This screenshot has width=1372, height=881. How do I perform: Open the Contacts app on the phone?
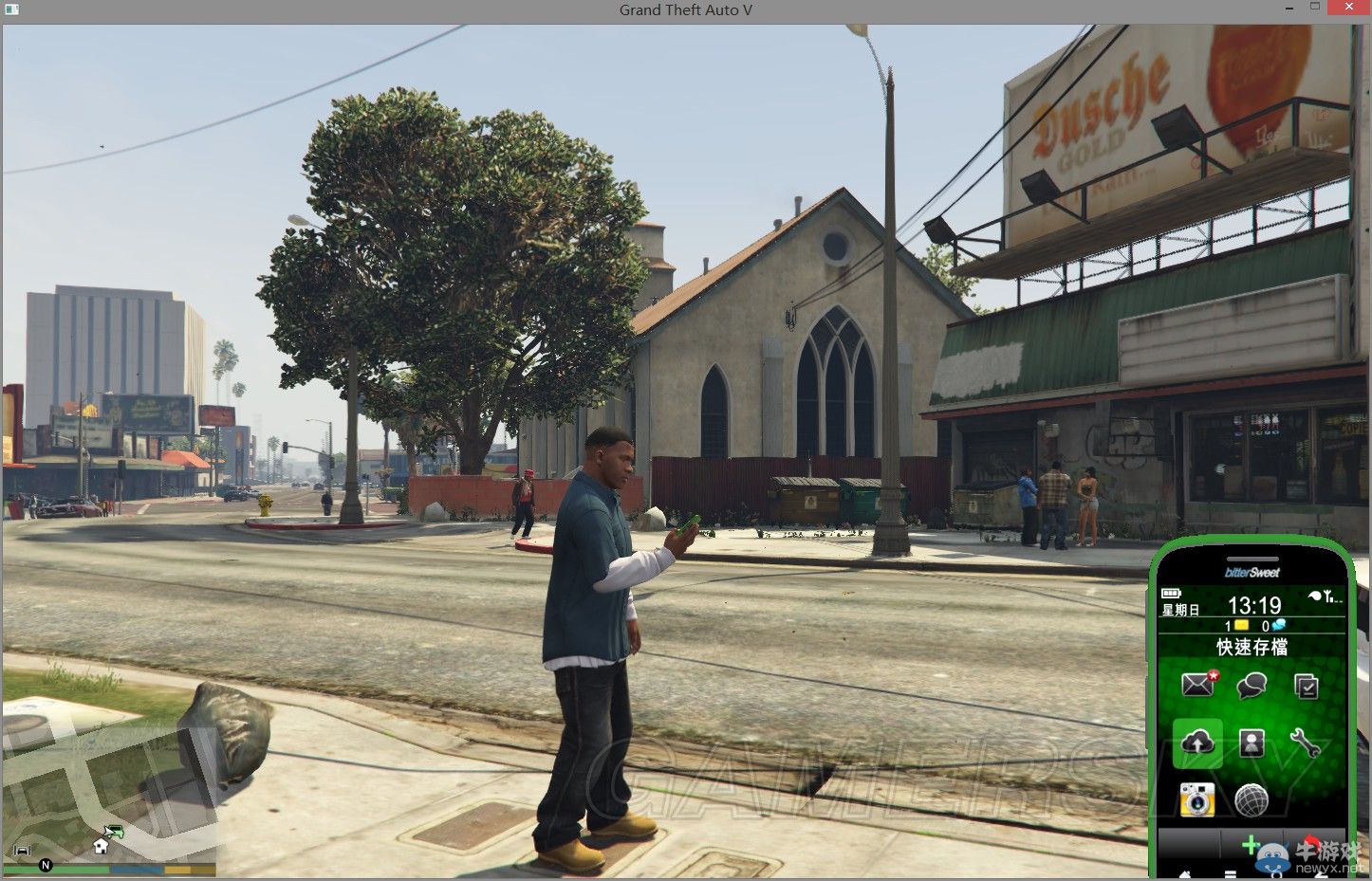1251,743
